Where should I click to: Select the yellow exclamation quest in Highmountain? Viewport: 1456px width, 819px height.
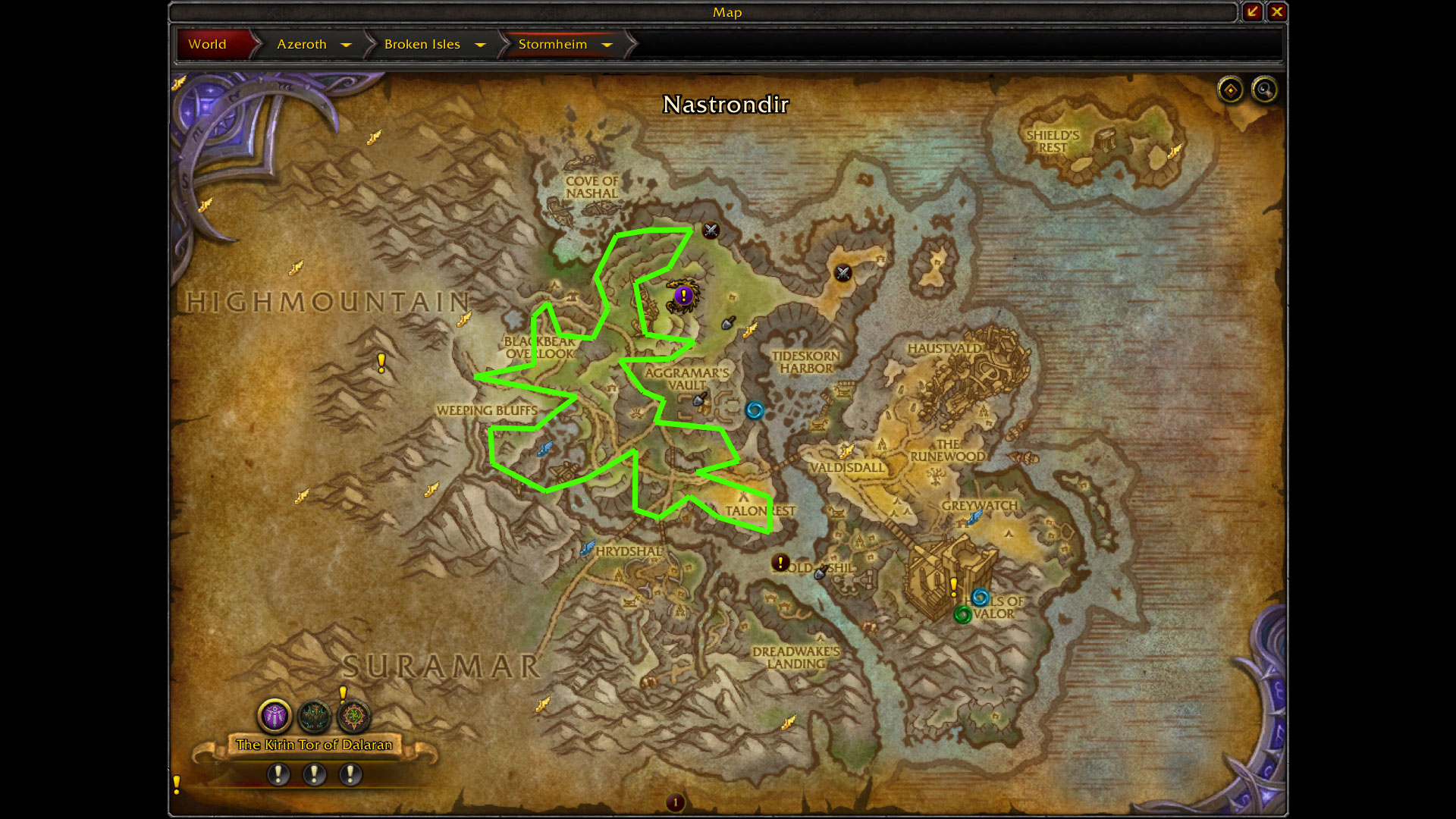381,362
